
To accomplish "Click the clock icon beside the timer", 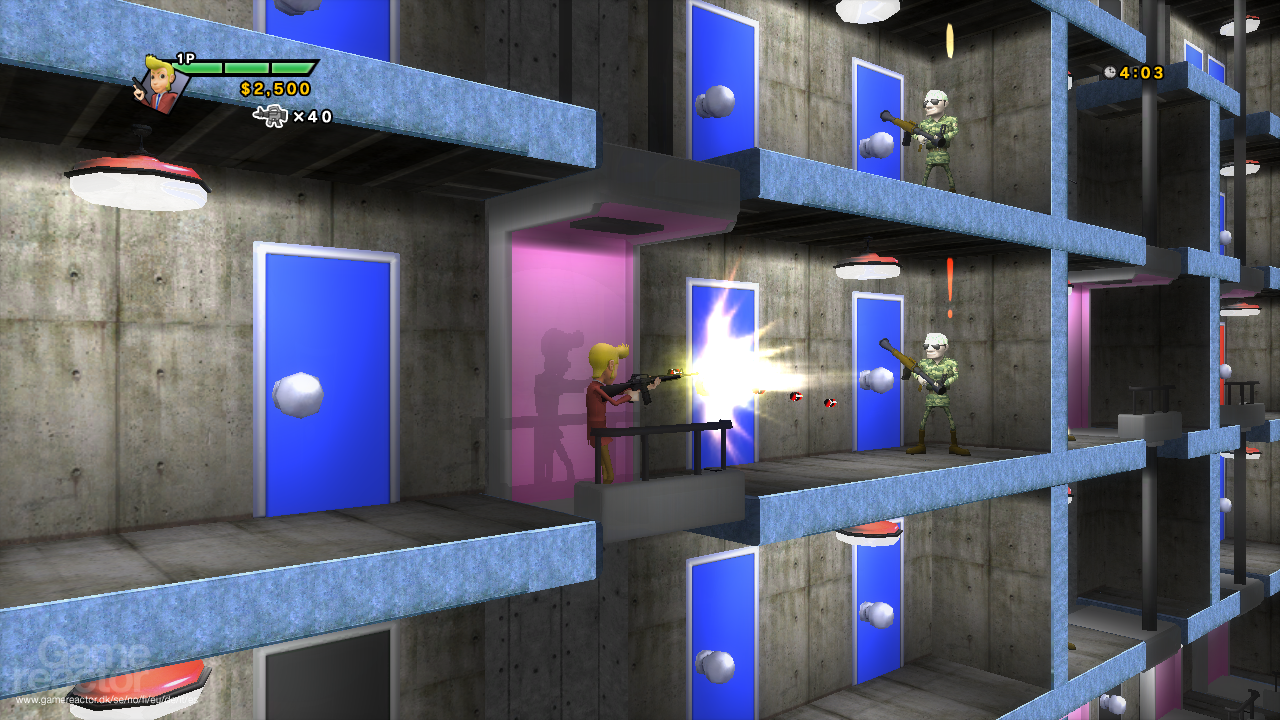I will [1110, 72].
